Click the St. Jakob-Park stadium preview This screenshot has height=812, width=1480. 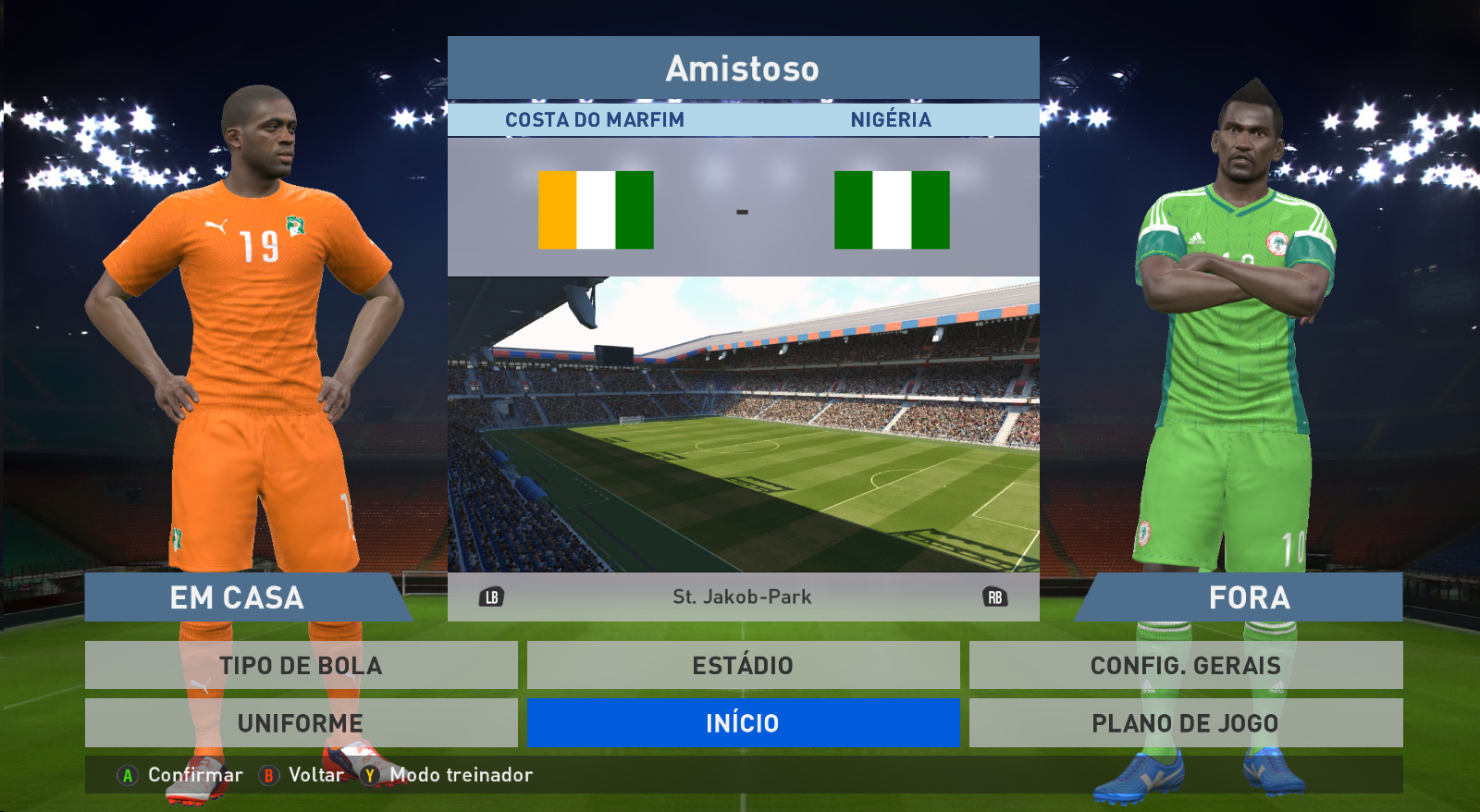[743, 424]
